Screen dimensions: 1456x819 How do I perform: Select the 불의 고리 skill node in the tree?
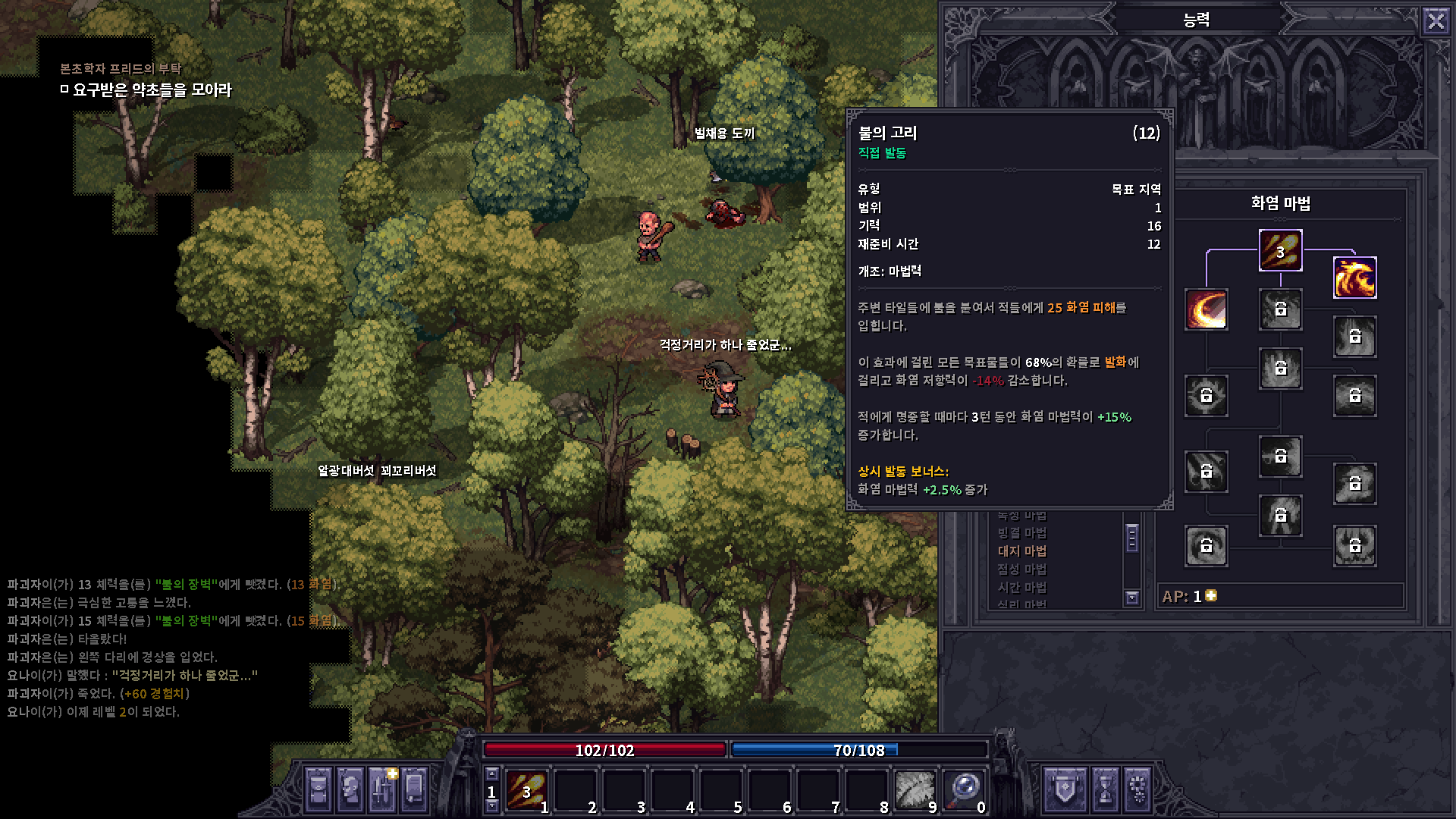pos(1280,250)
